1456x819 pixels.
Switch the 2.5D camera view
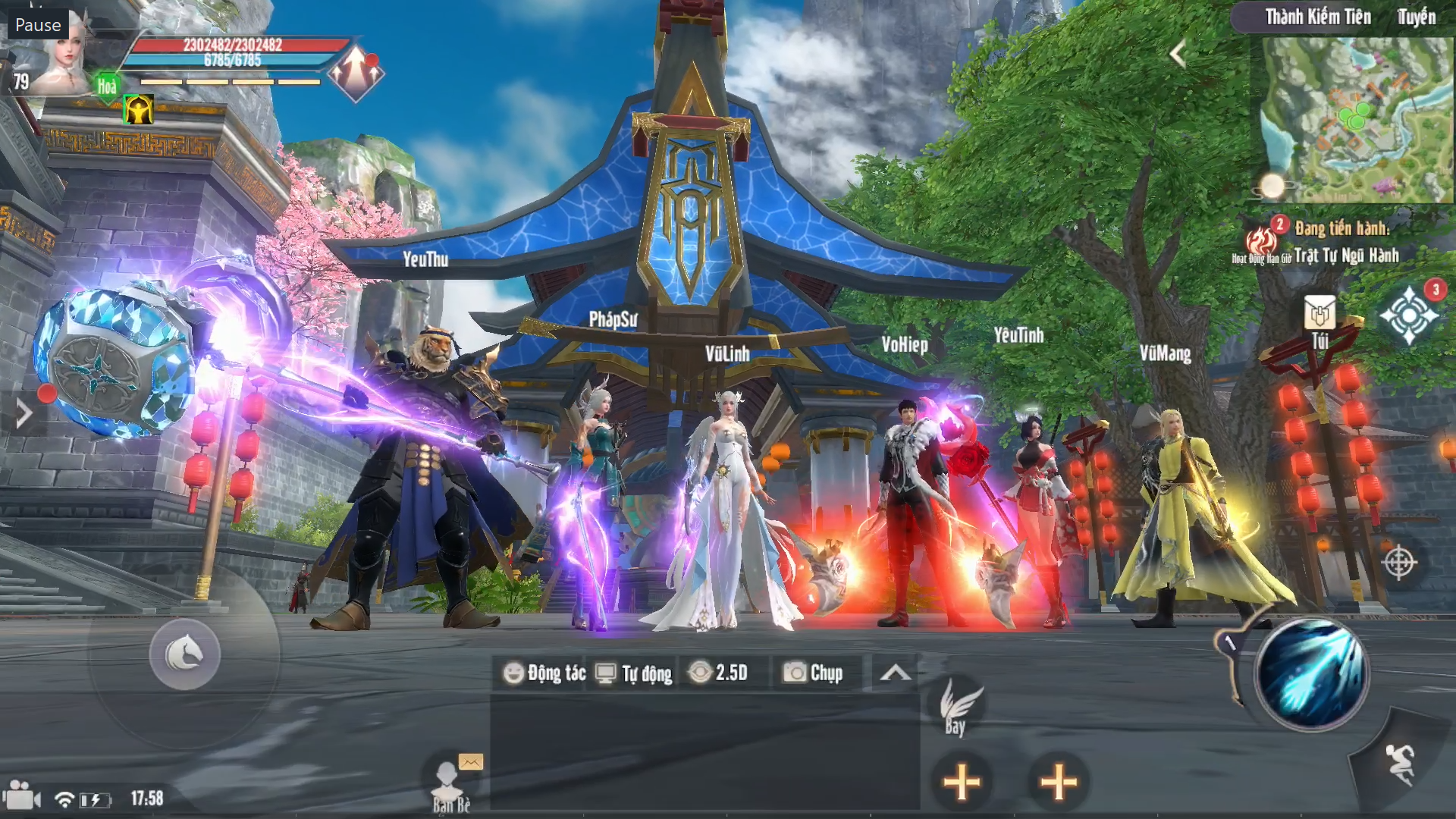719,673
